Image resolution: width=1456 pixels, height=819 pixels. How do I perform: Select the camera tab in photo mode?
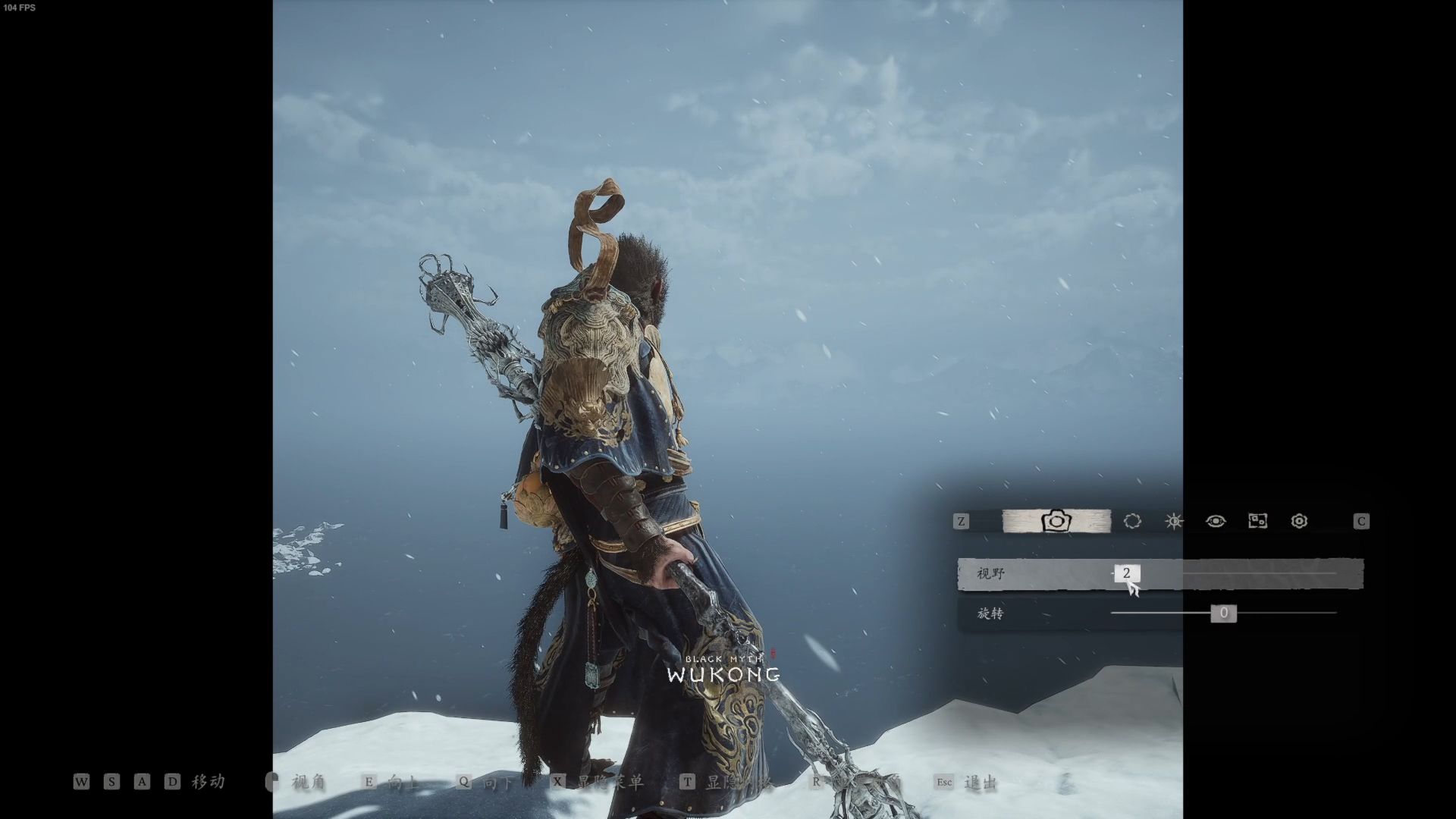tap(1056, 521)
